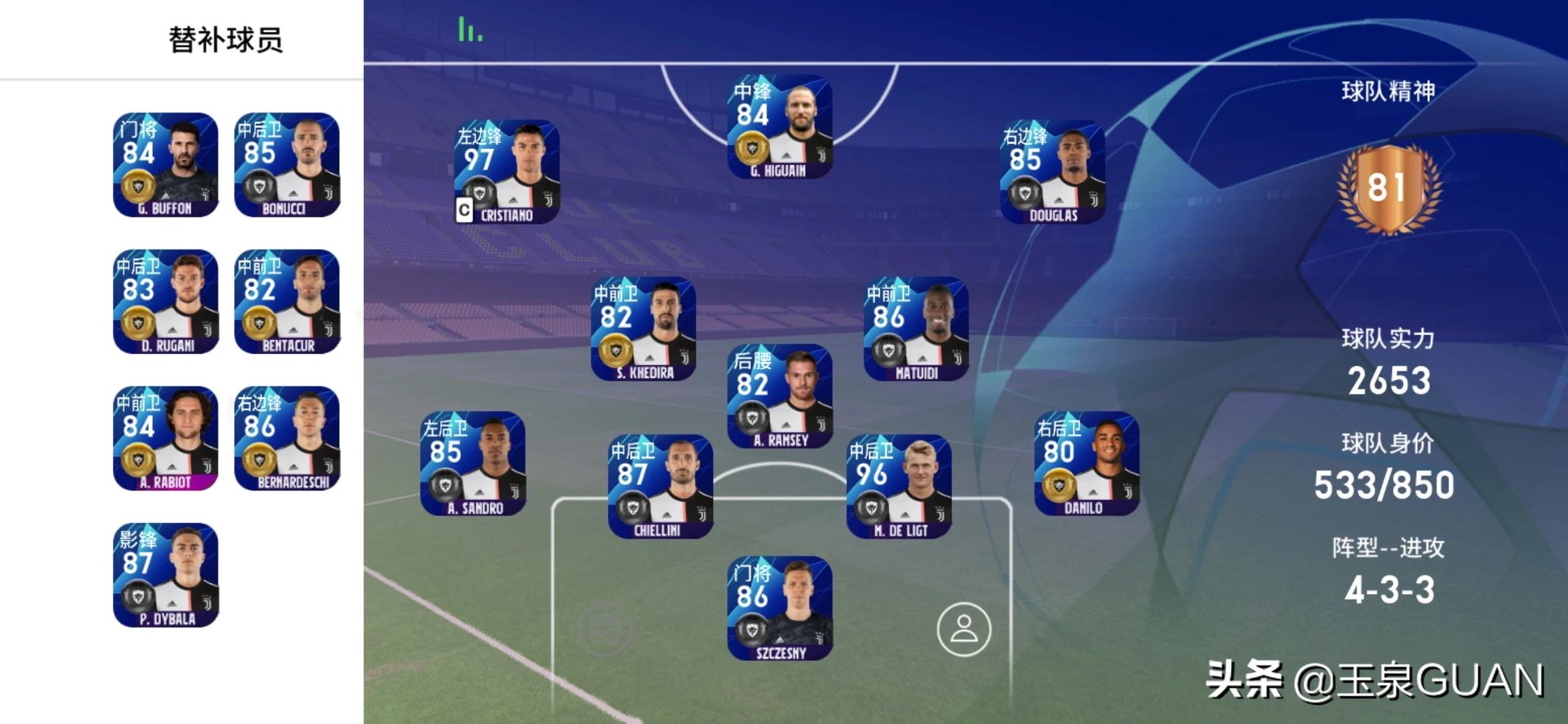
Task: Open the circular profile icon
Action: click(964, 629)
